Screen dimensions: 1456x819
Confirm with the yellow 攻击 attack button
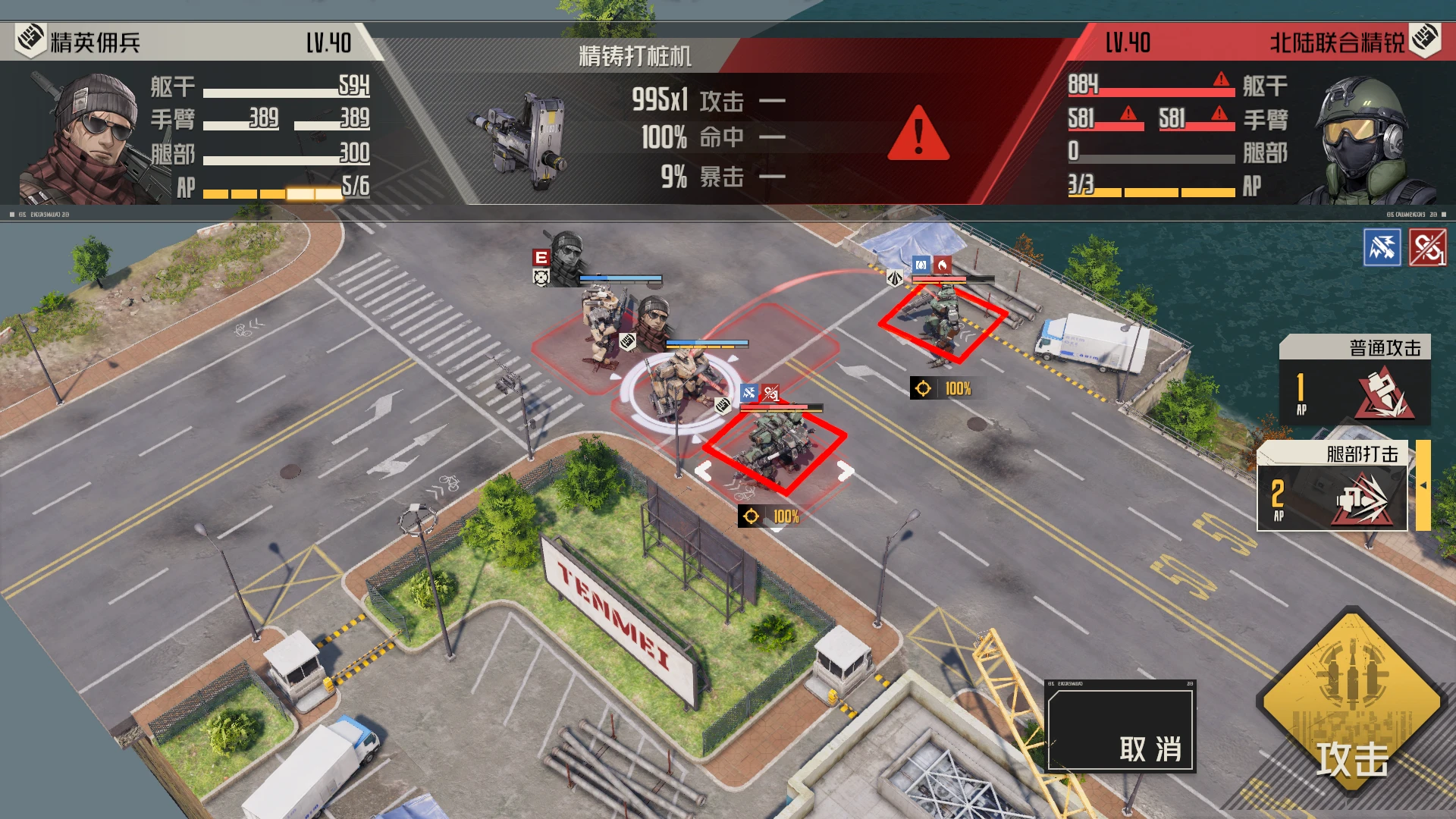click(1352, 701)
